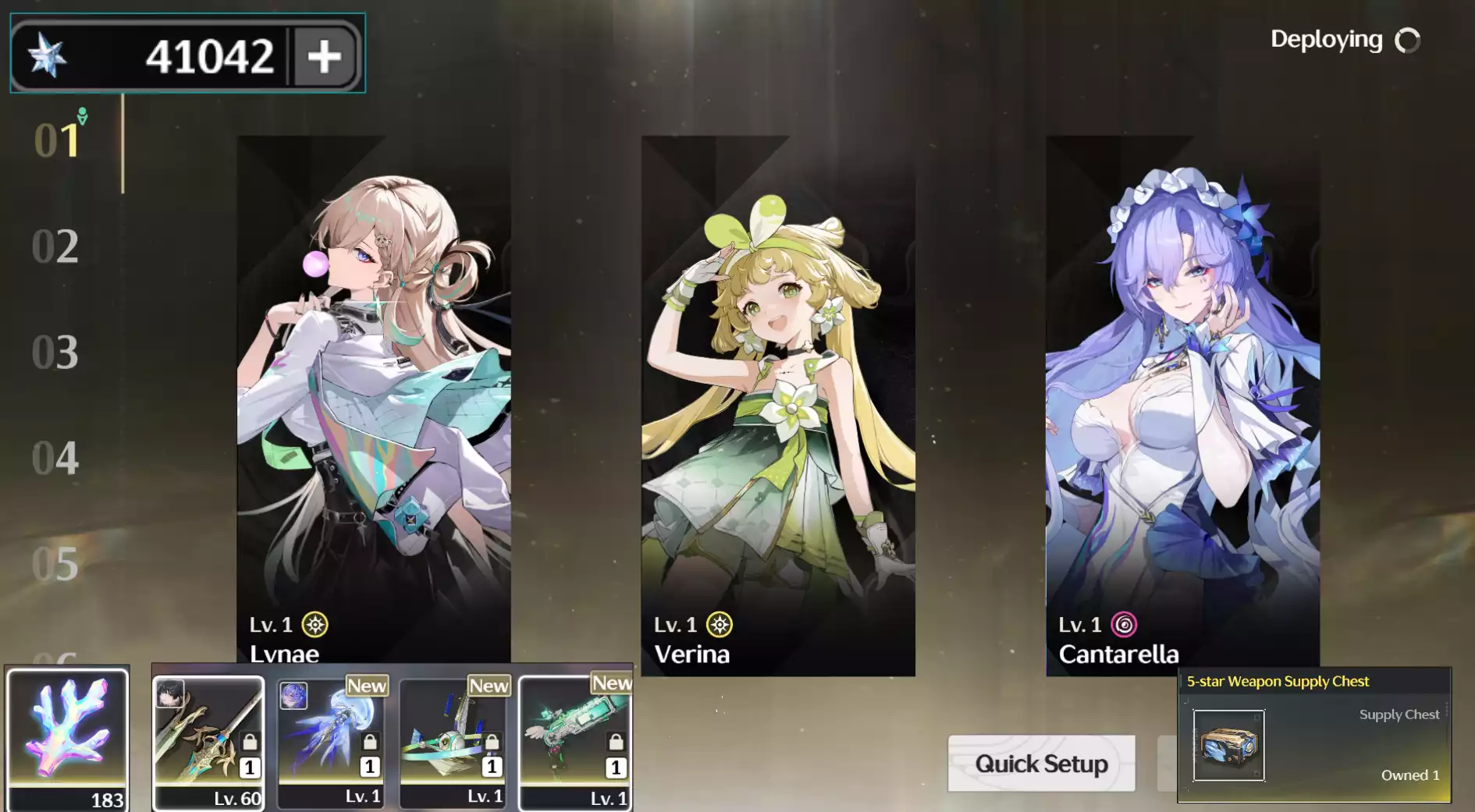1475x812 pixels.
Task: Click the astrite currency star icon
Action: click(x=48, y=55)
